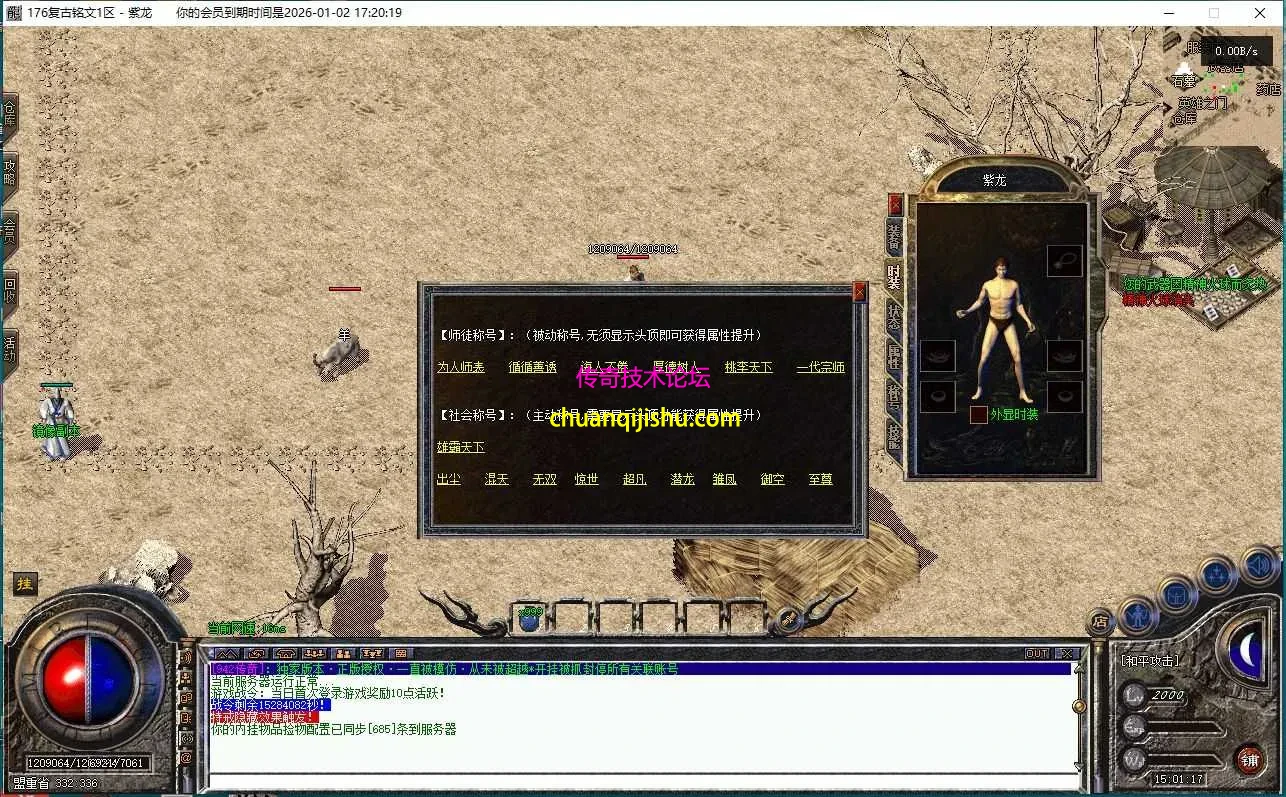Image resolution: width=1286 pixels, height=797 pixels.
Task: Click the moon day-night indicator
Action: click(1245, 649)
